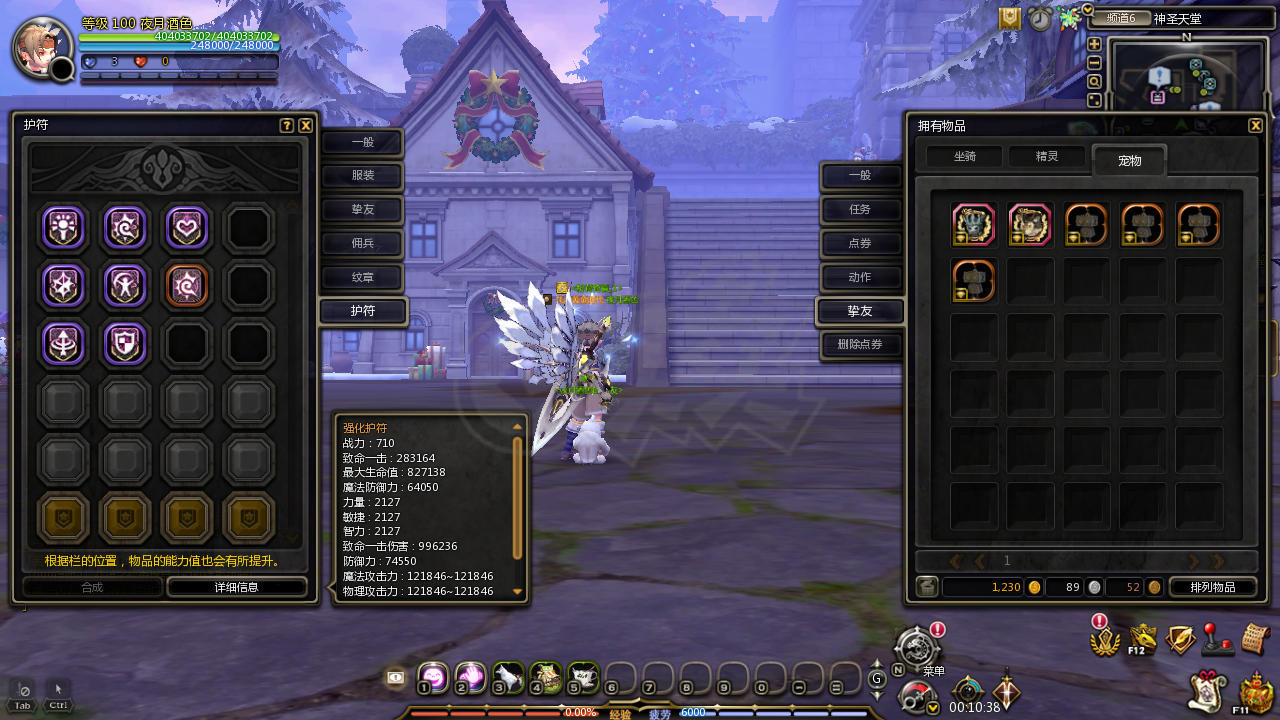Click the player portrait avatar
The image size is (1280, 720).
pyautogui.click(x=42, y=47)
